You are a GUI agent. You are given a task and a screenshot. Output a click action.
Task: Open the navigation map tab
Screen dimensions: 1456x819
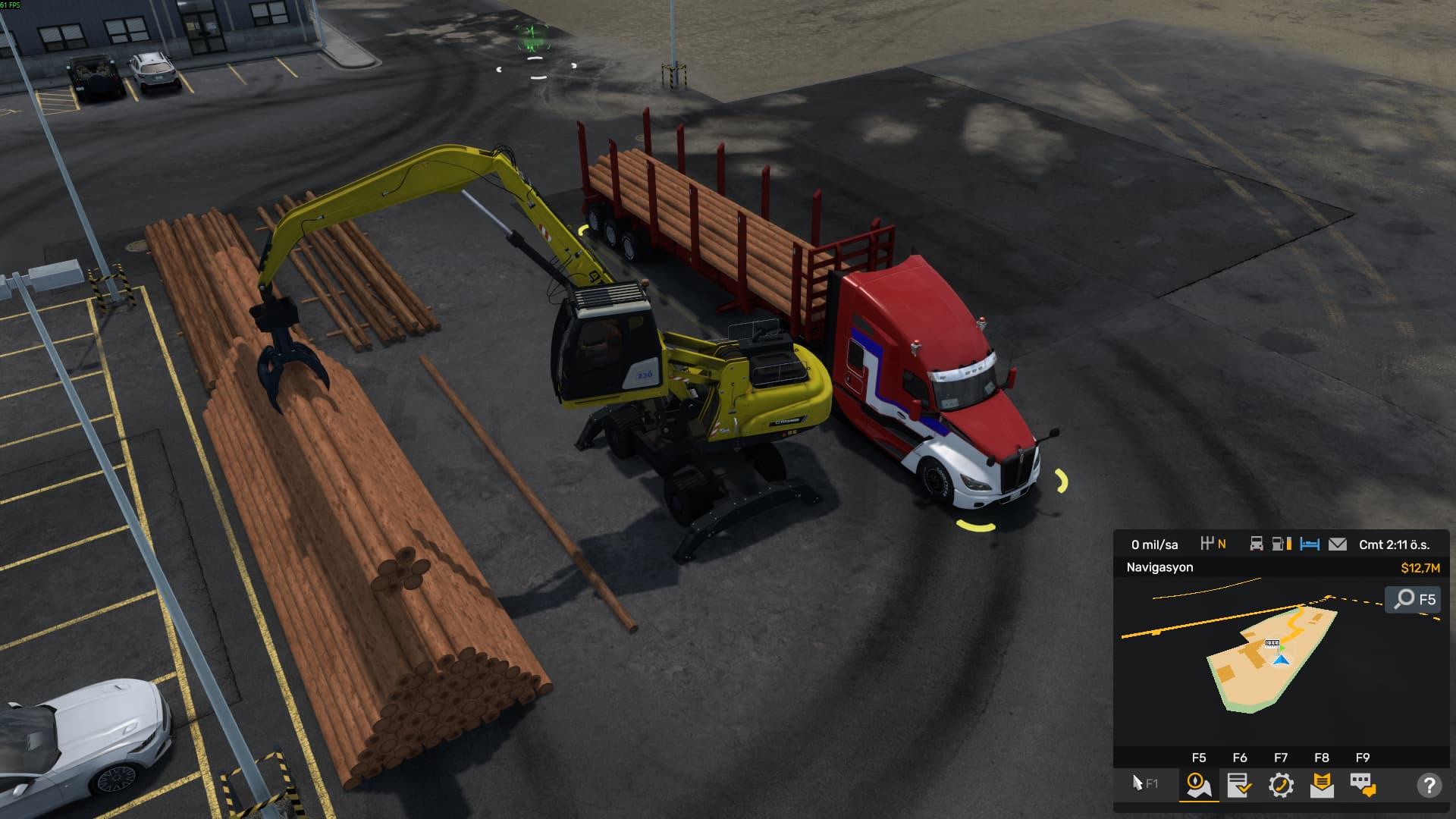click(x=1199, y=785)
